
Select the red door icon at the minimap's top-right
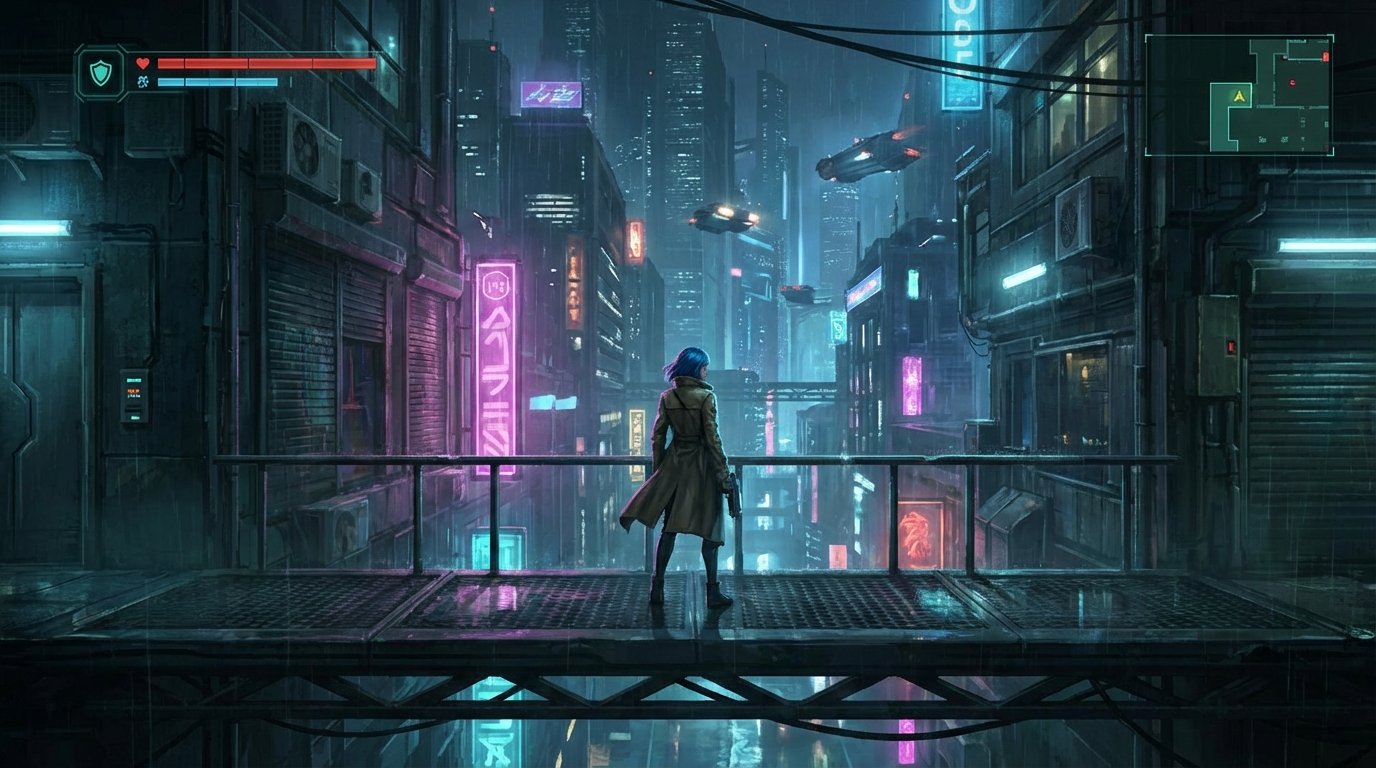pos(1326,55)
